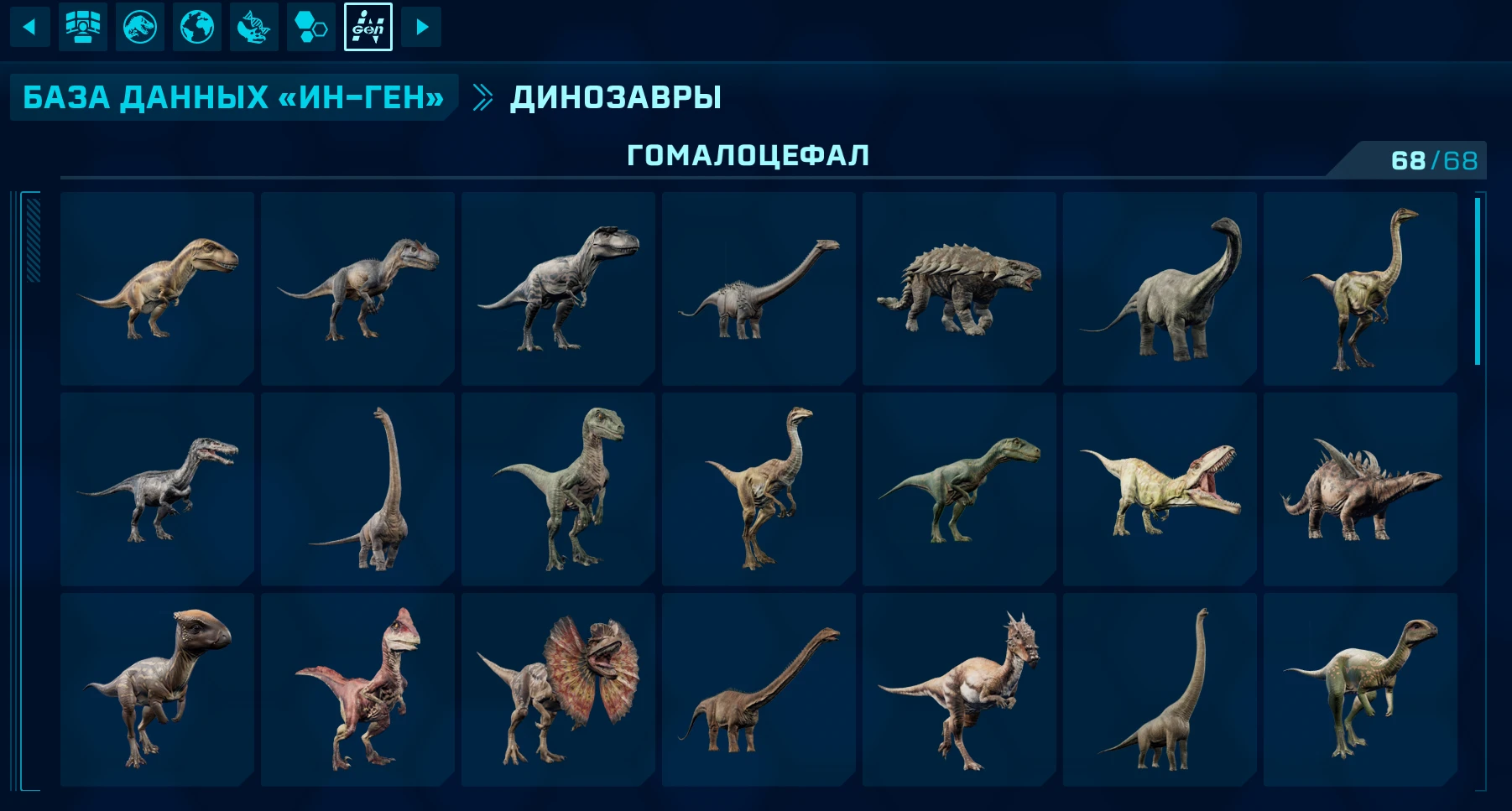Select the ДИНОЗАВРЫ breadcrumb item
This screenshot has width=1512, height=811.
coord(615,97)
